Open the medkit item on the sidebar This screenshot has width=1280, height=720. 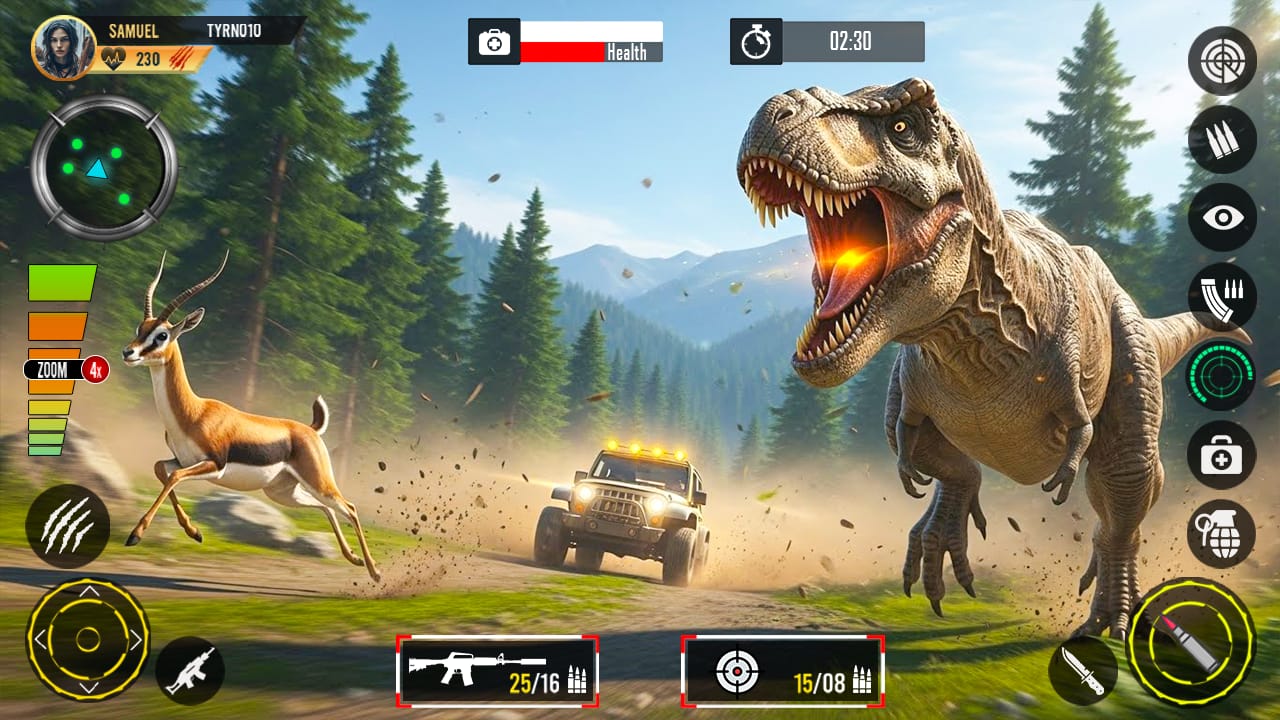click(x=1221, y=456)
